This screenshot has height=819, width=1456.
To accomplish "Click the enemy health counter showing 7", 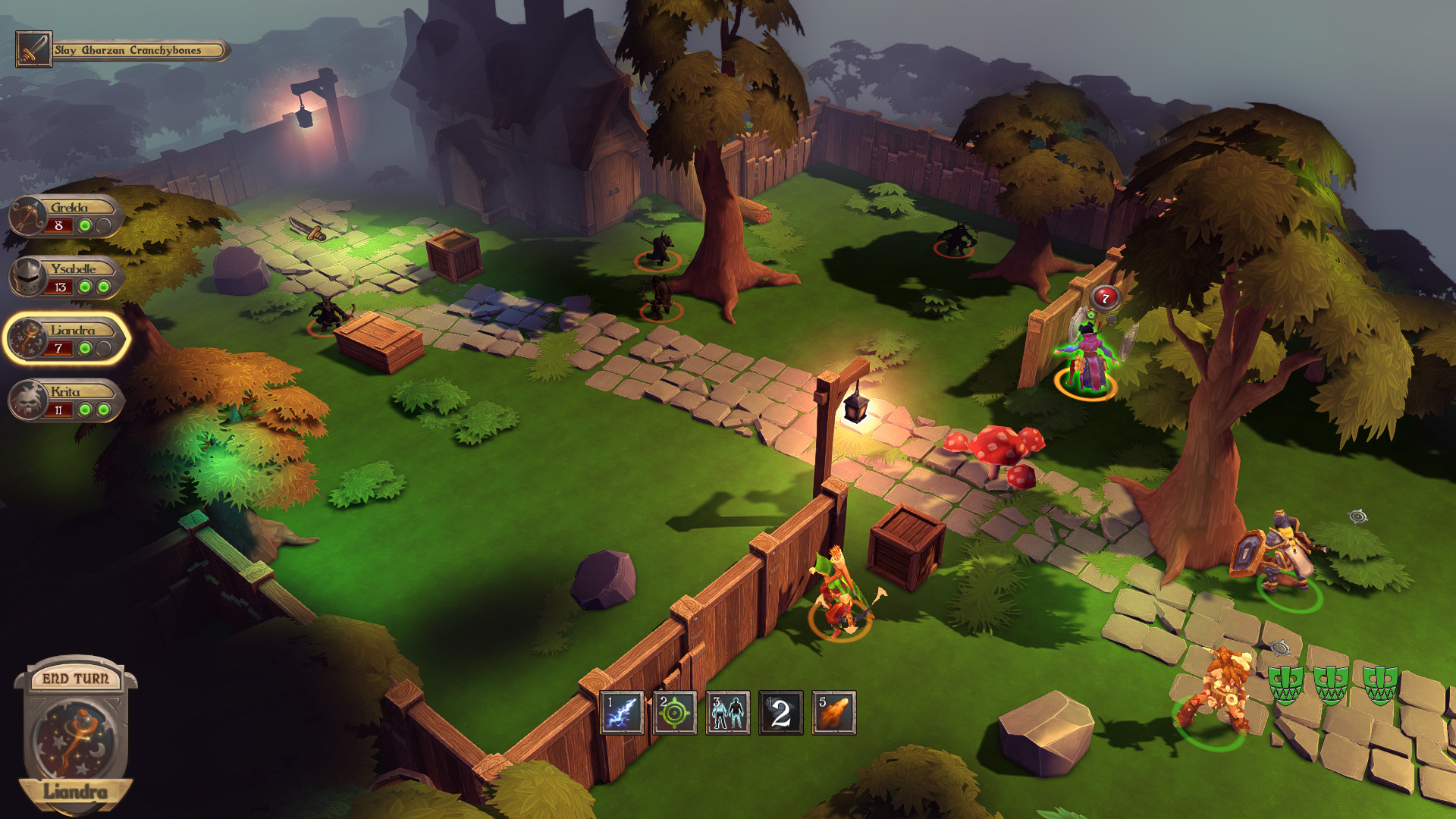I will (x=1104, y=298).
